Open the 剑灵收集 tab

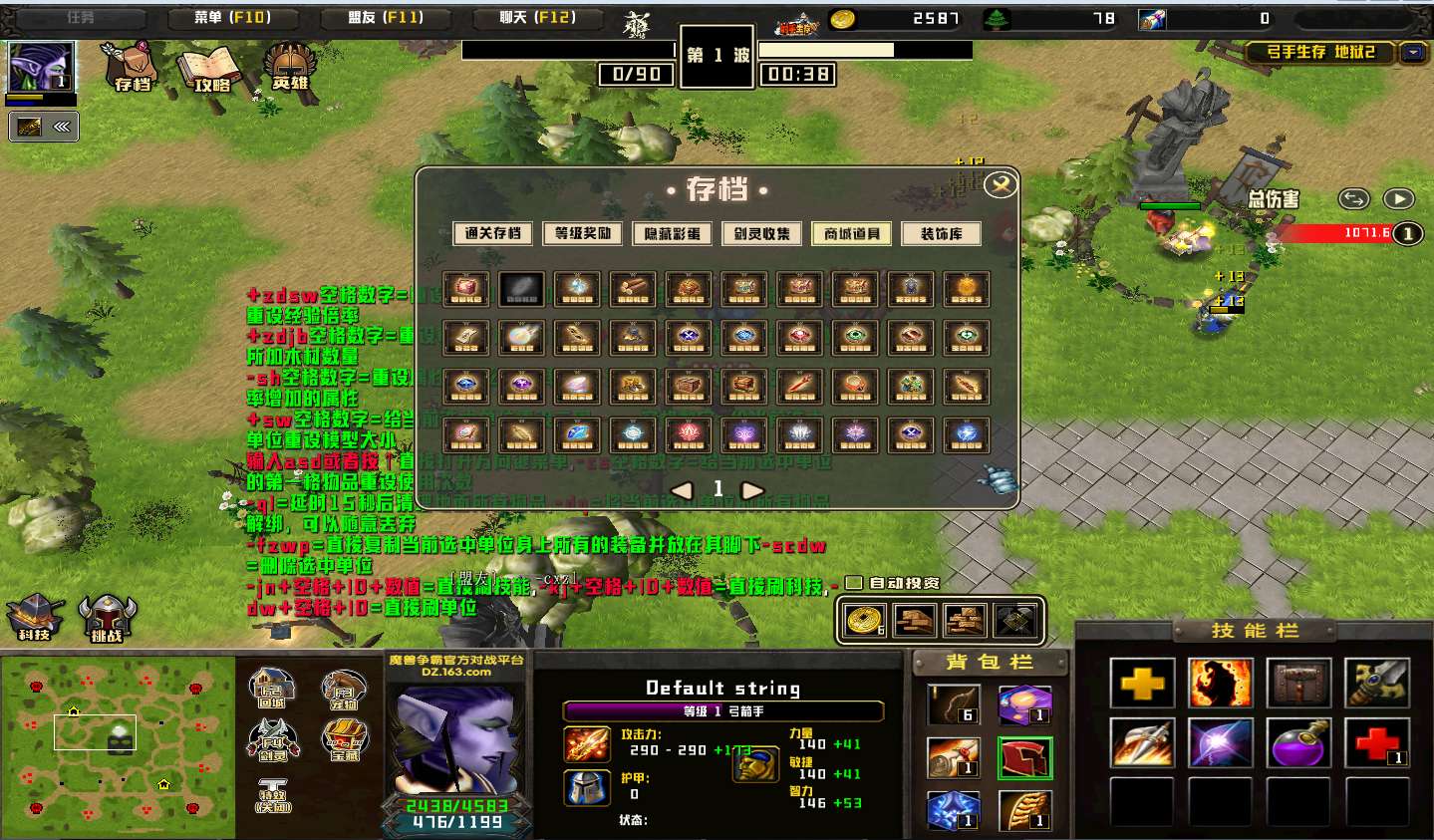[762, 233]
